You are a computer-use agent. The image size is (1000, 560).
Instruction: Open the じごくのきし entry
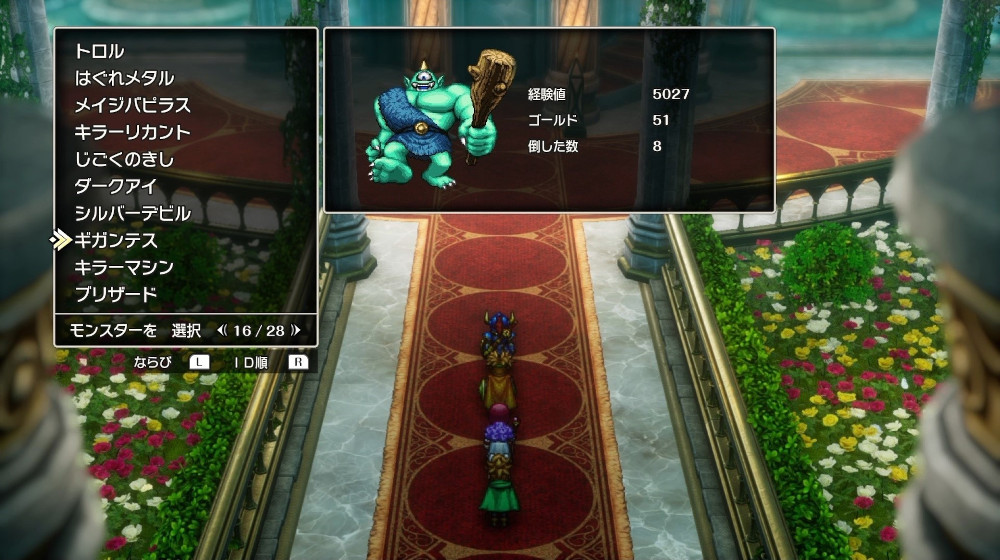124,159
